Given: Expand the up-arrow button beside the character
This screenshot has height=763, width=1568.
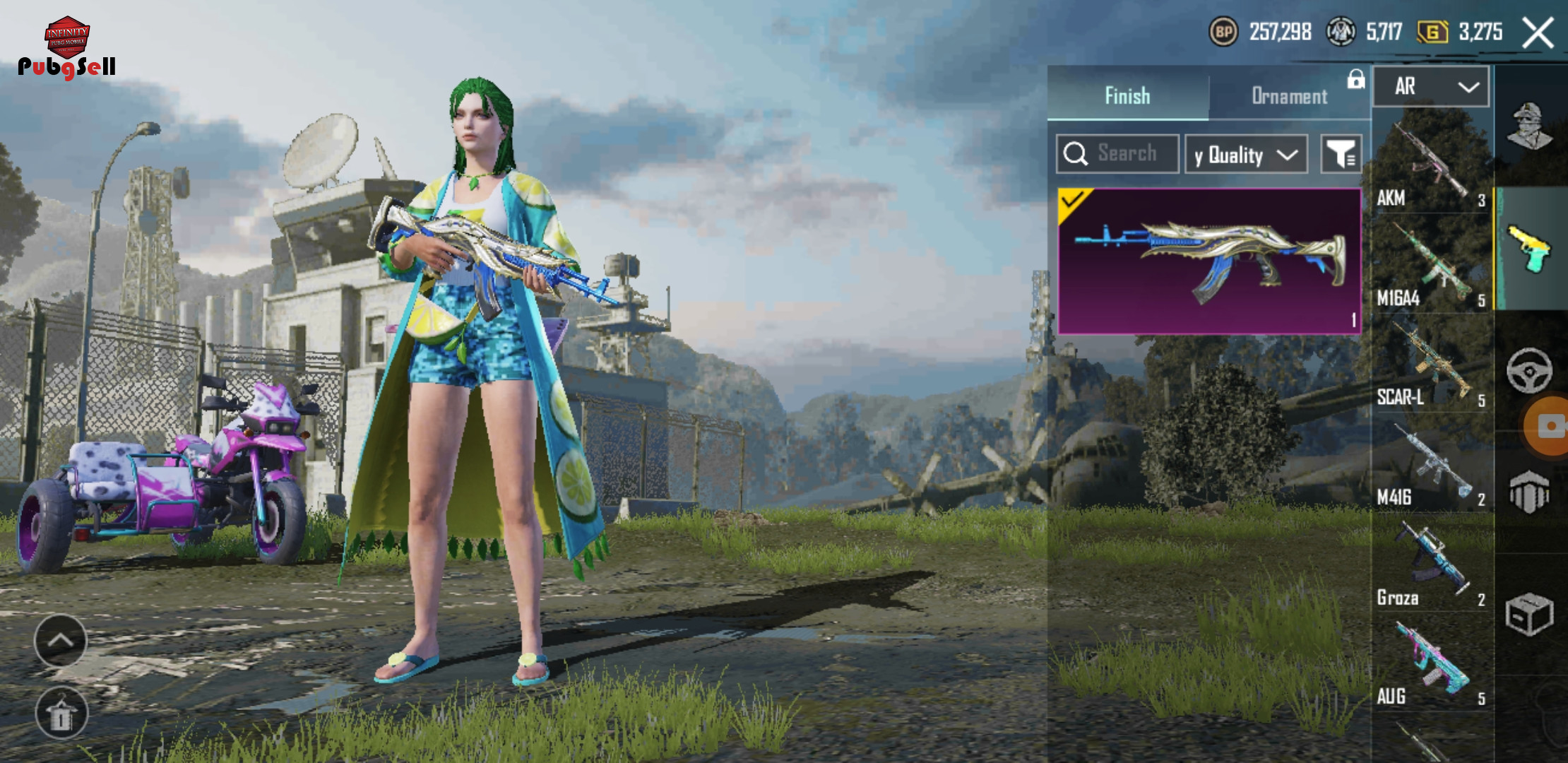Looking at the screenshot, I should [x=61, y=641].
